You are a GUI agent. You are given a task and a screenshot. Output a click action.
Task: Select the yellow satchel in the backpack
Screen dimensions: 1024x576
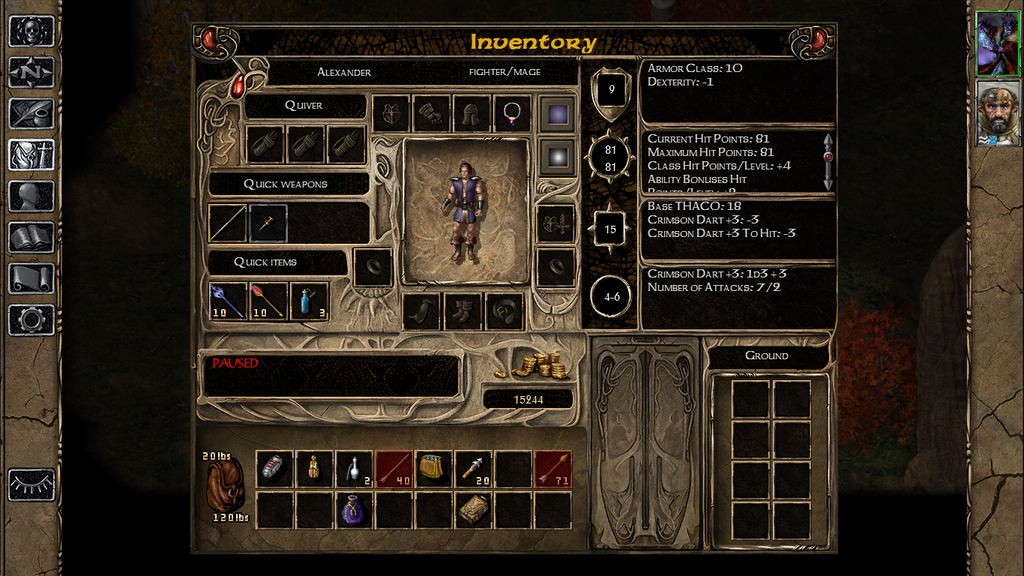433,468
